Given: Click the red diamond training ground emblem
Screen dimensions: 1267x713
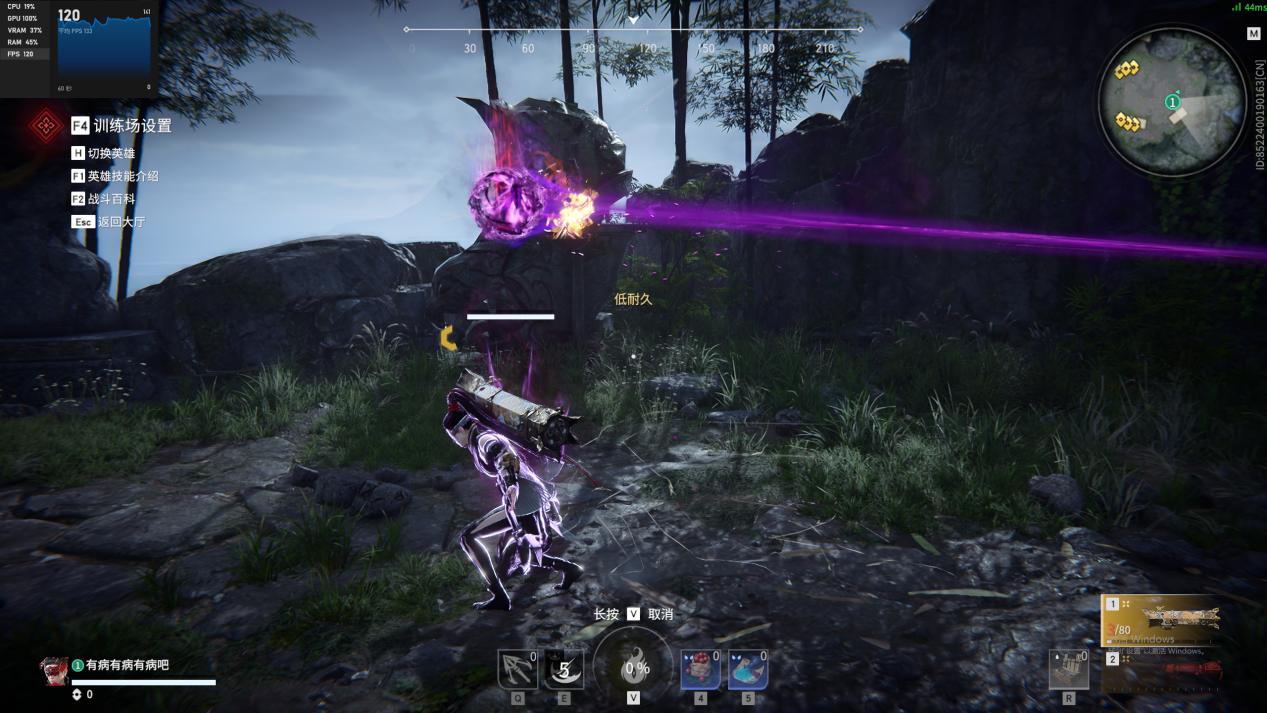Looking at the screenshot, I should pos(45,126).
